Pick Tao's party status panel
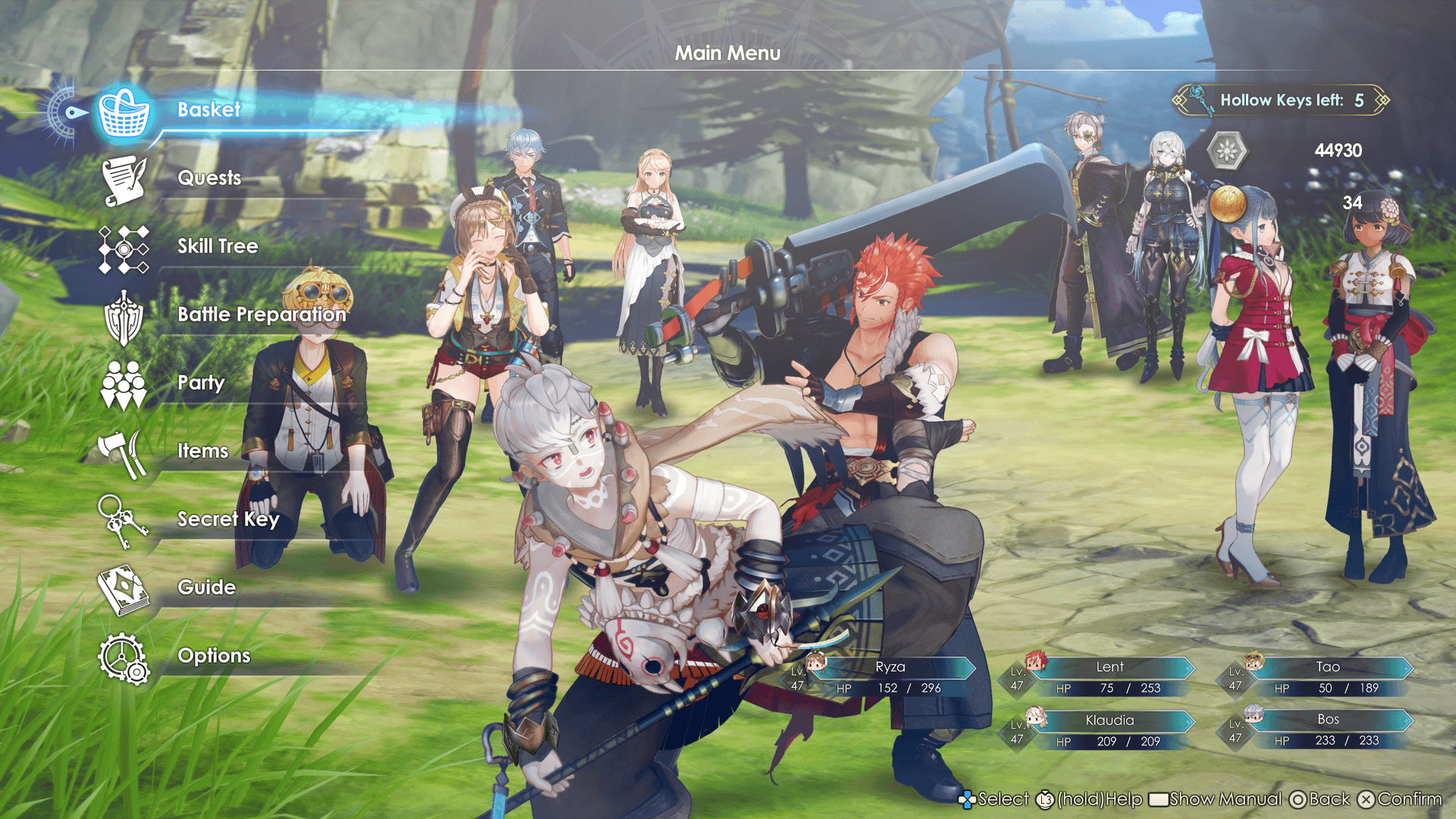The image size is (1456, 819). point(1327,677)
